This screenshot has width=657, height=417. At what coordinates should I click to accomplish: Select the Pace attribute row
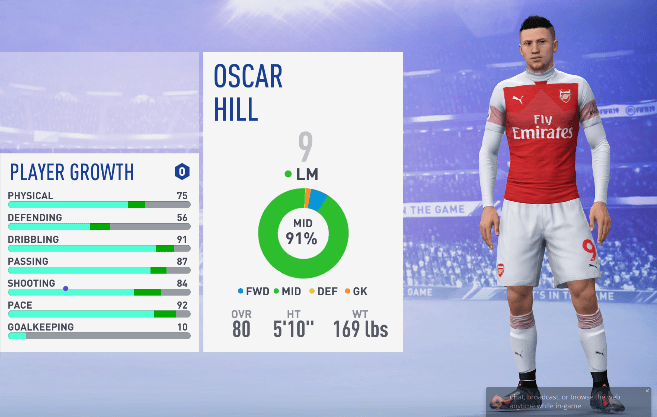98,310
